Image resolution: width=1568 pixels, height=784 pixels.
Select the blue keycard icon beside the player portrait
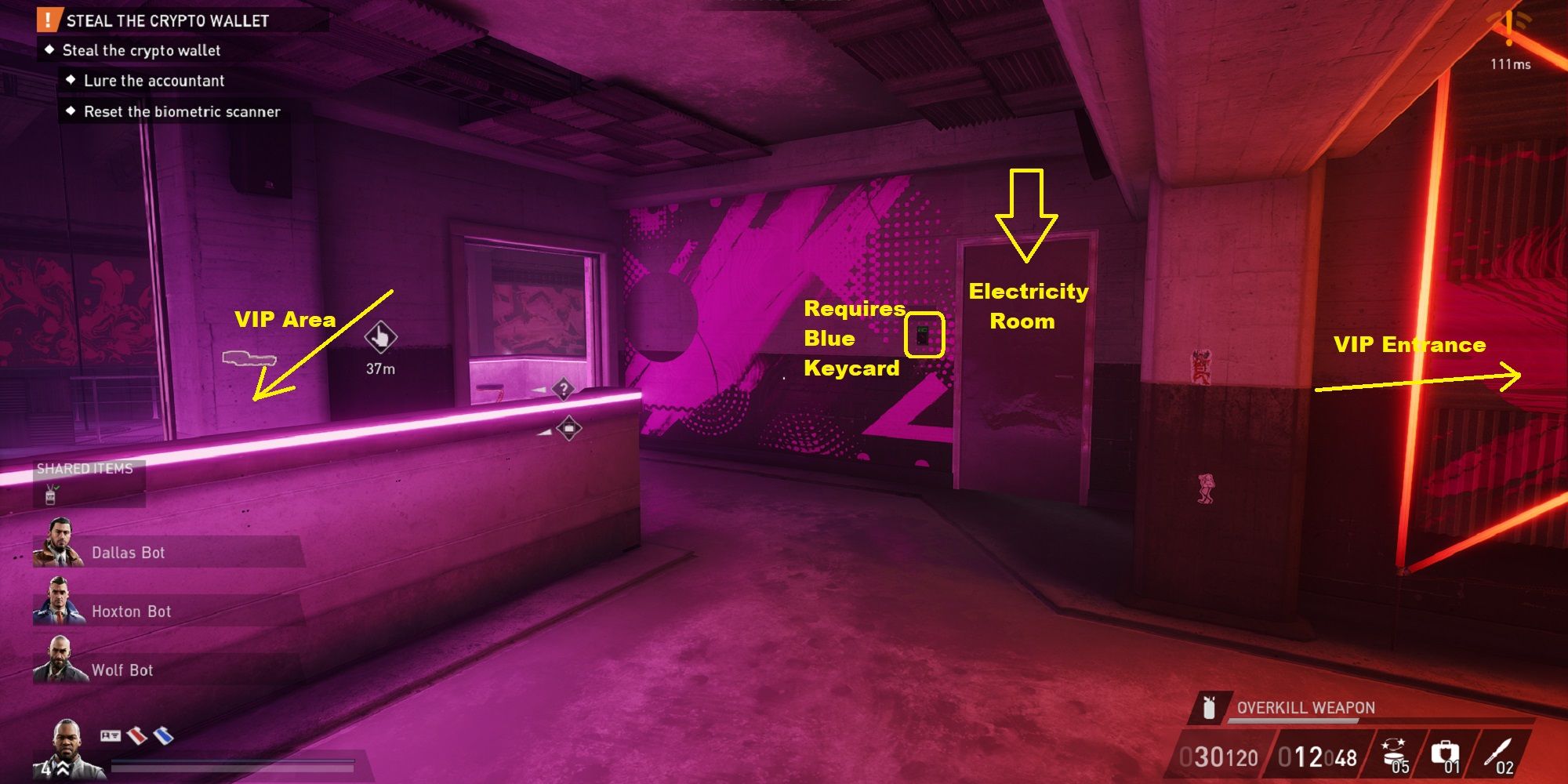coord(164,737)
